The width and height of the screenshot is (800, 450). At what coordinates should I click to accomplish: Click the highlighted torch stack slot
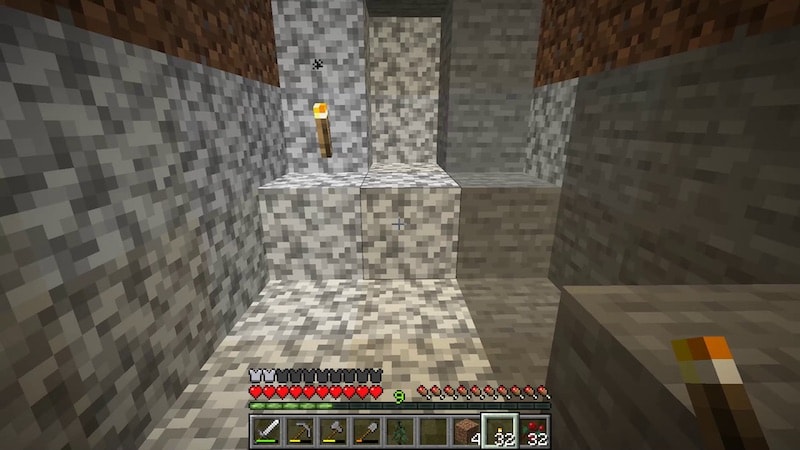[x=499, y=431]
